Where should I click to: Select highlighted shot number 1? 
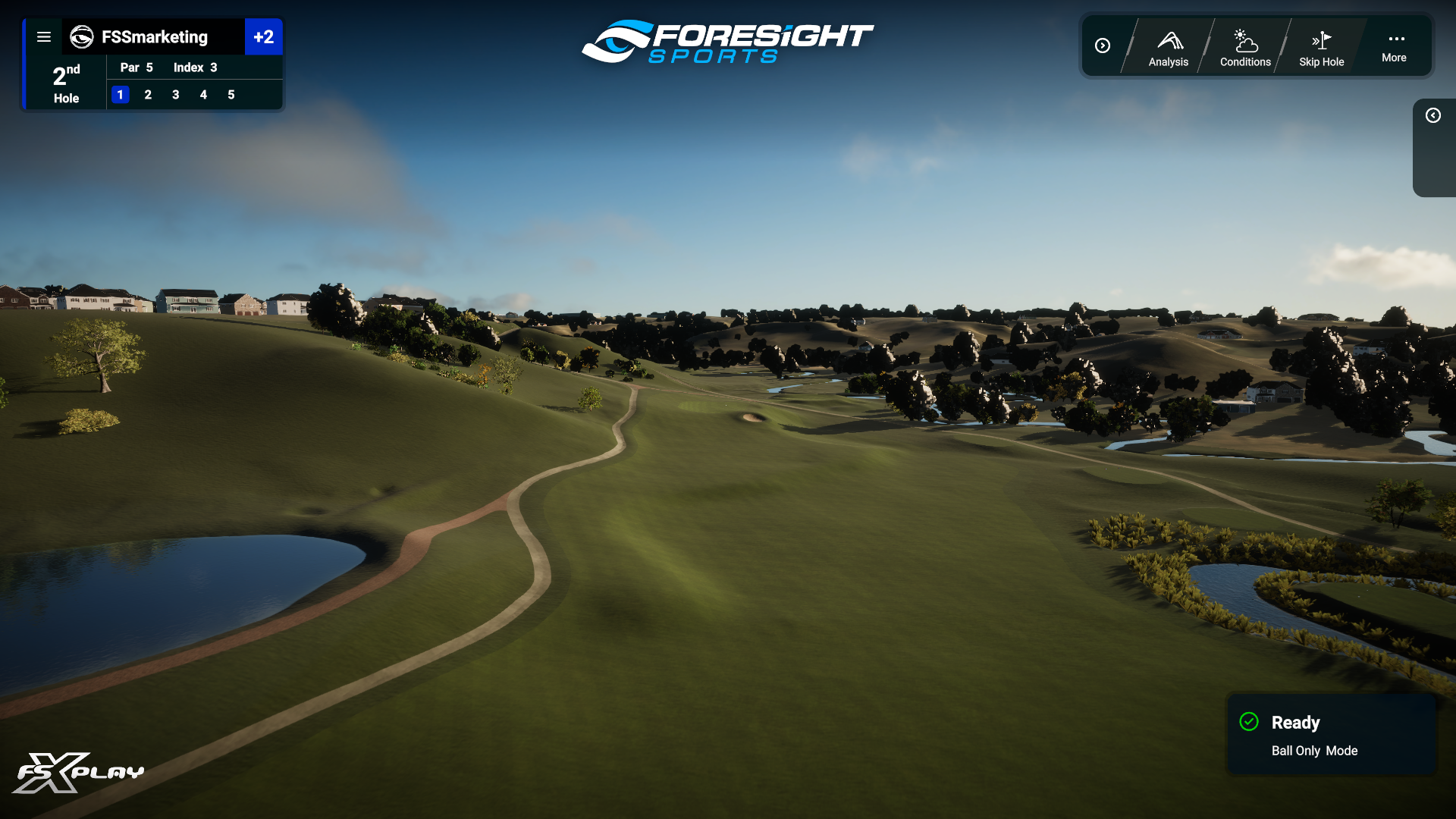click(121, 95)
